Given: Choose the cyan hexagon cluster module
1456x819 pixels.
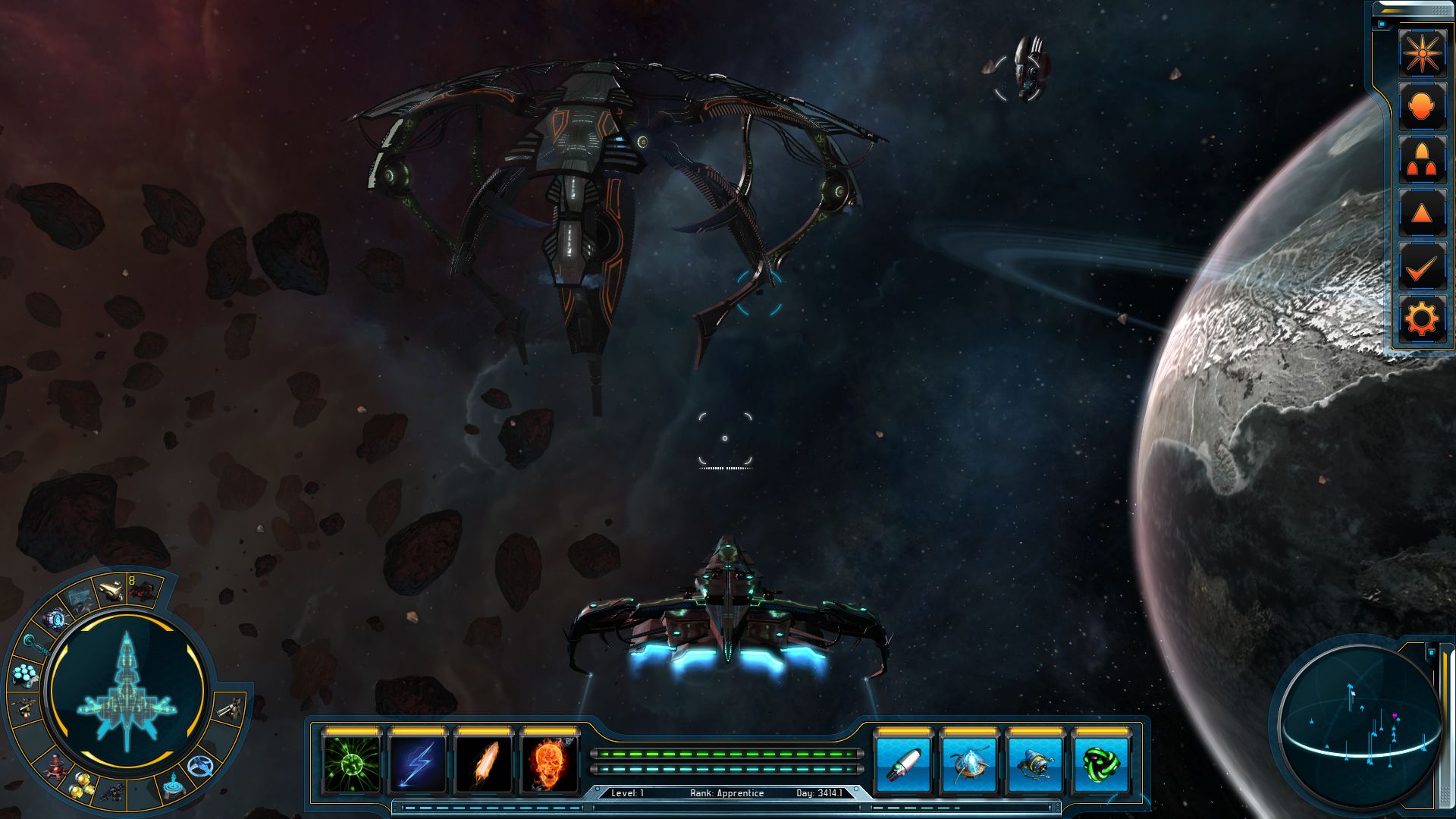Looking at the screenshot, I should (x=26, y=673).
